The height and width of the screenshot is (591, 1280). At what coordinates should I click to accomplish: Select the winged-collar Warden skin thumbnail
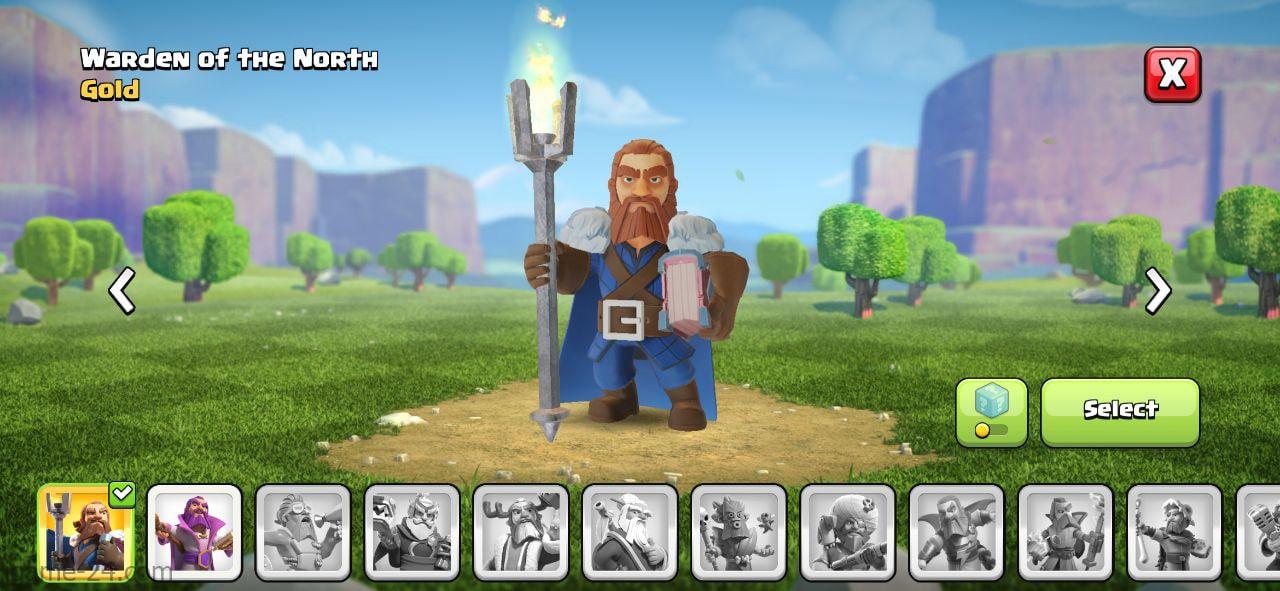click(x=957, y=532)
